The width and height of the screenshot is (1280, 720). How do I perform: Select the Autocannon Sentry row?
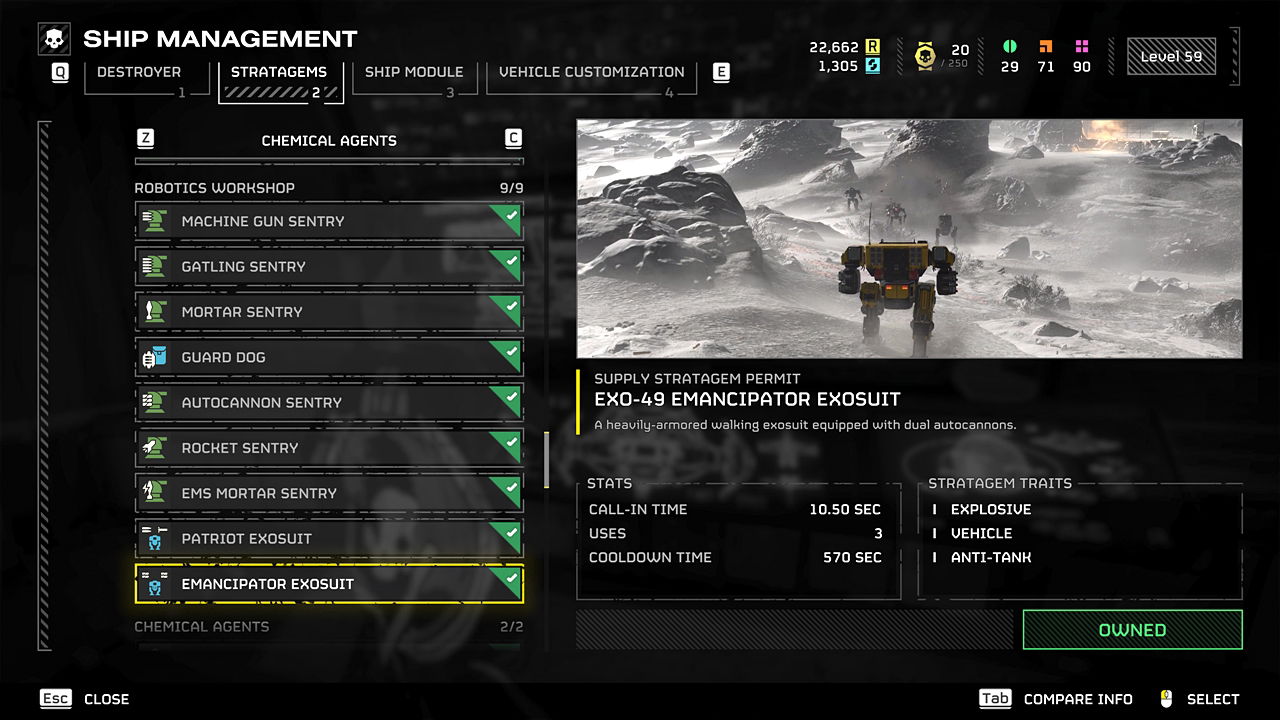329,403
